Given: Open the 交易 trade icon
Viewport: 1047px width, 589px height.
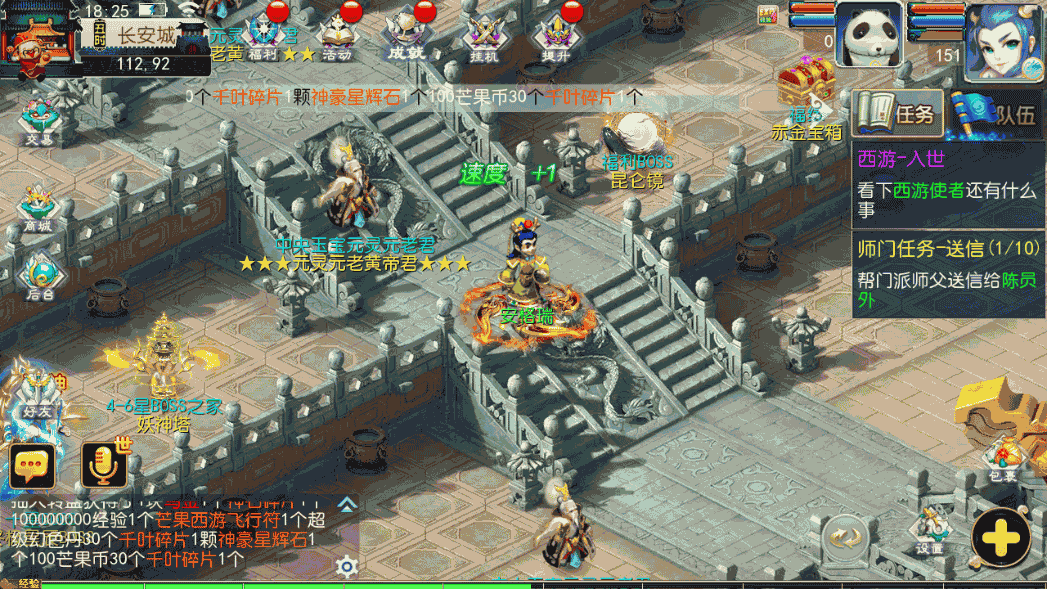Looking at the screenshot, I should coord(40,121).
